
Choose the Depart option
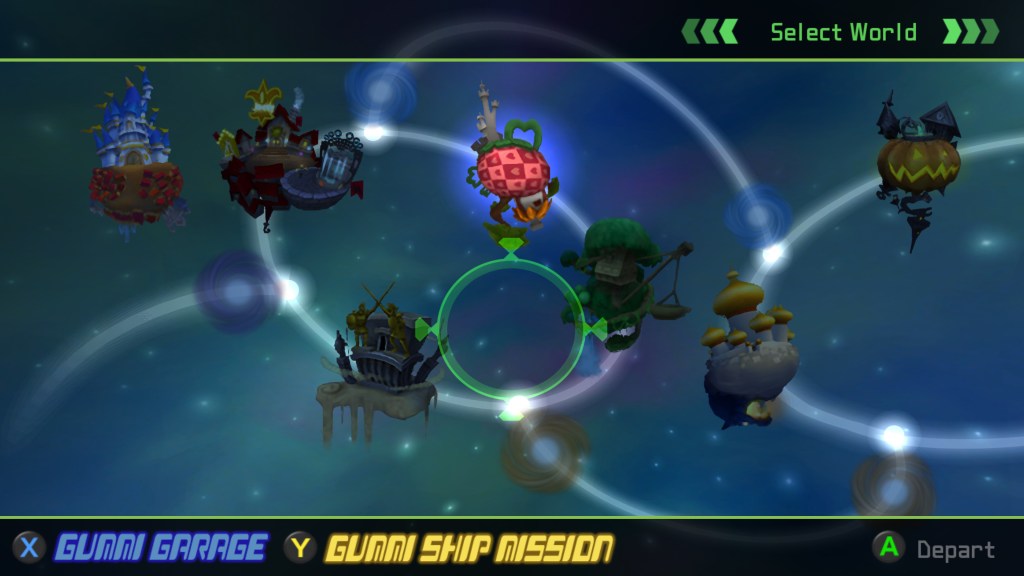(954, 549)
